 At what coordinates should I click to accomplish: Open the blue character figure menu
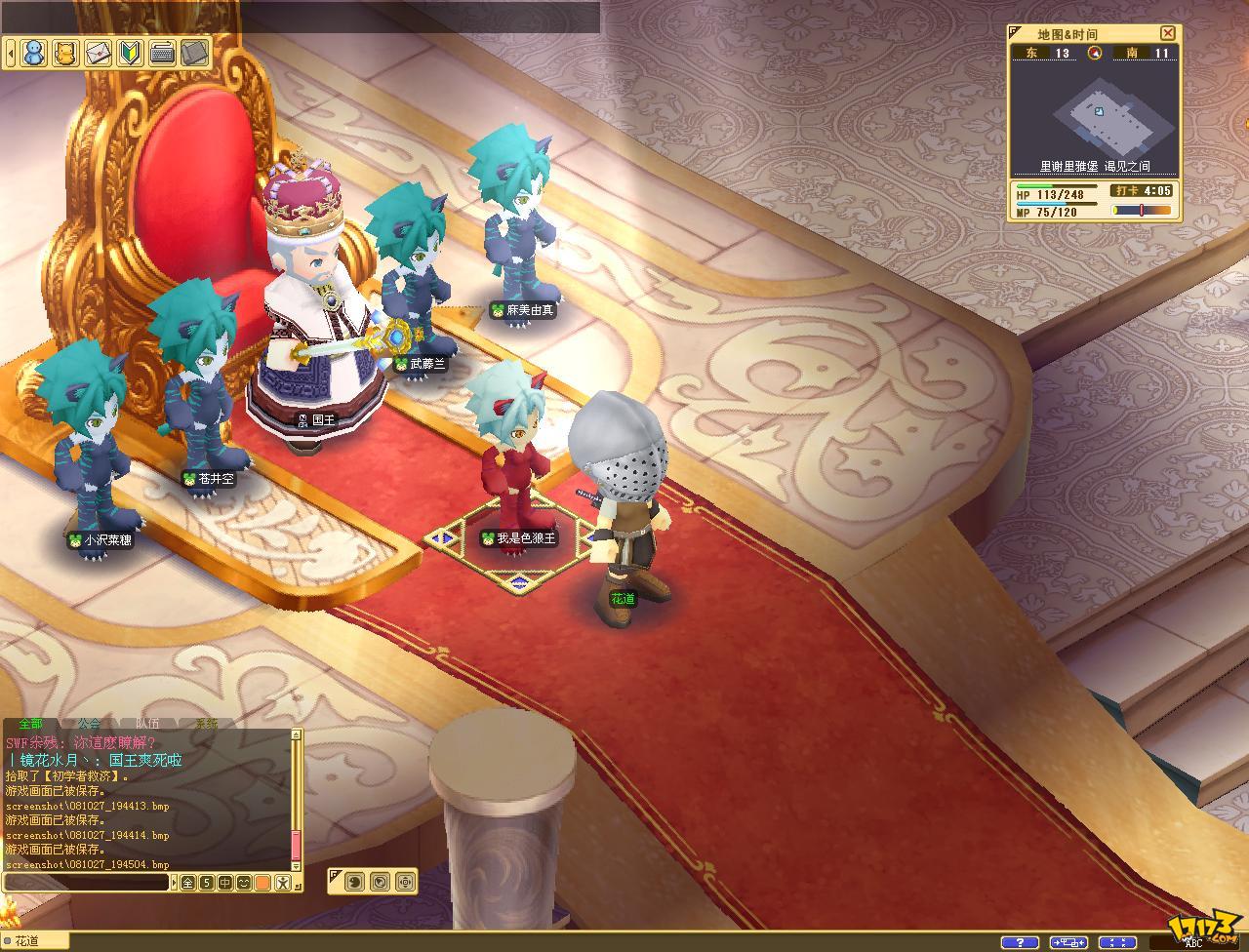click(x=34, y=52)
